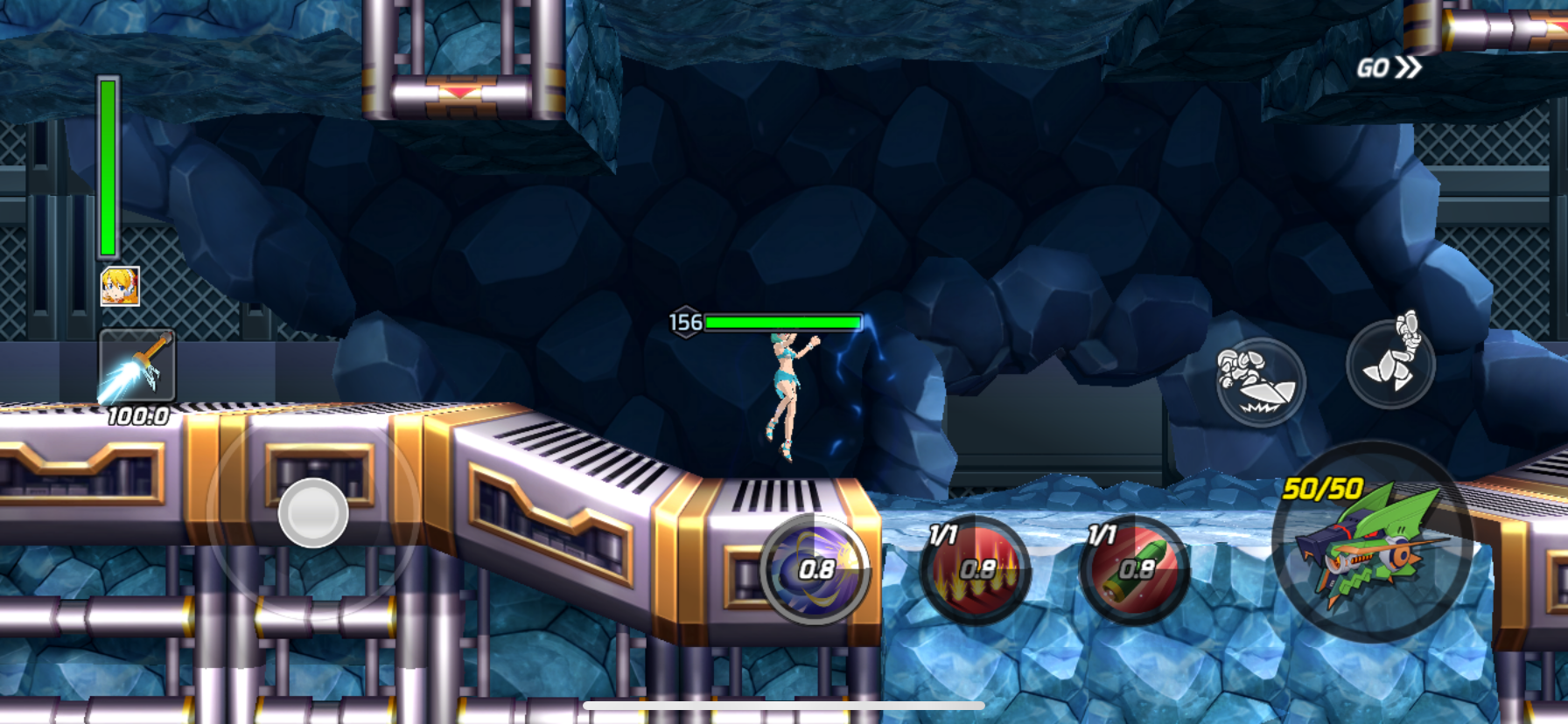Tap the jump action button

tap(1390, 363)
